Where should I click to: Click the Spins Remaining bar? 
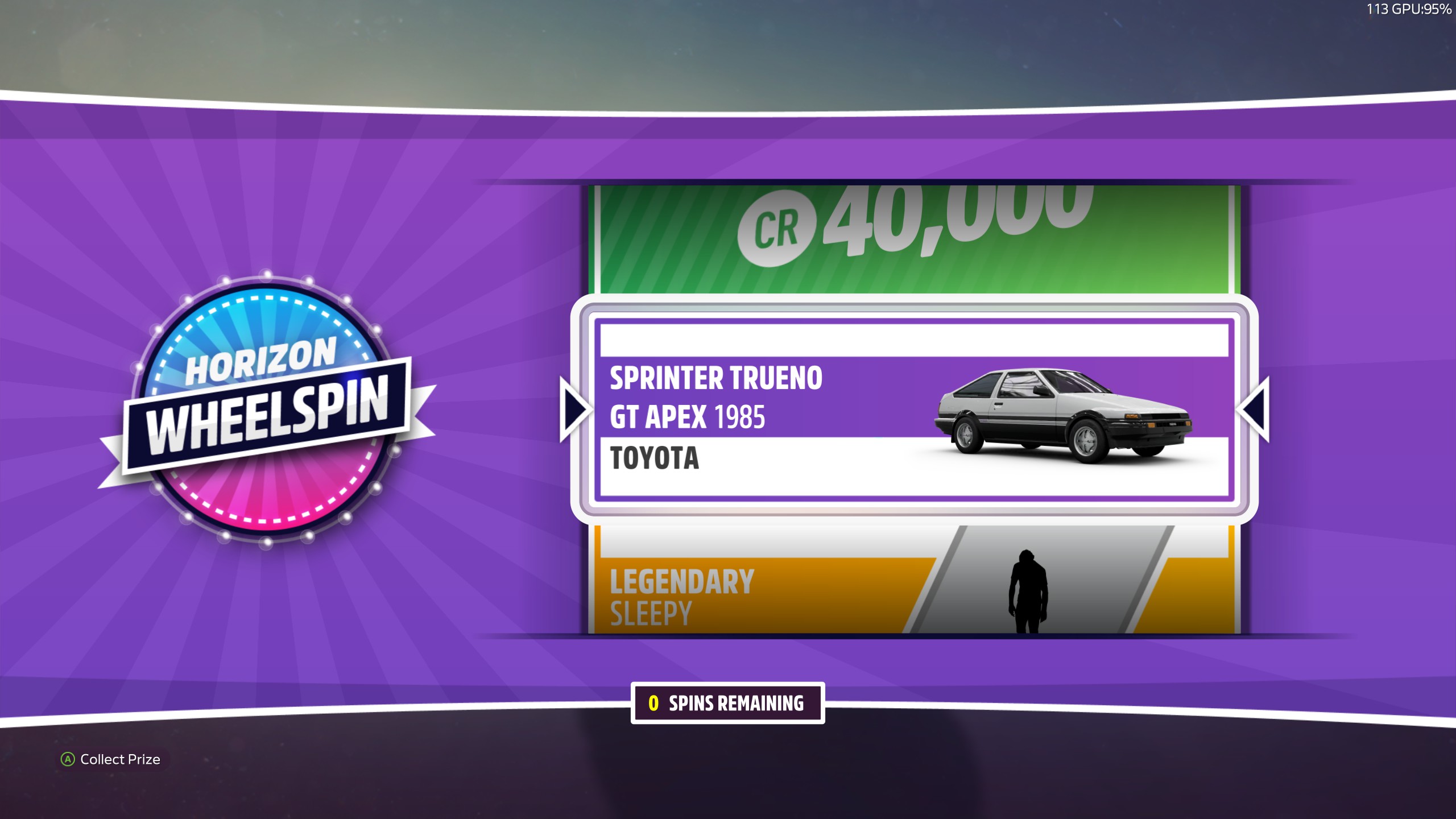[x=728, y=702]
